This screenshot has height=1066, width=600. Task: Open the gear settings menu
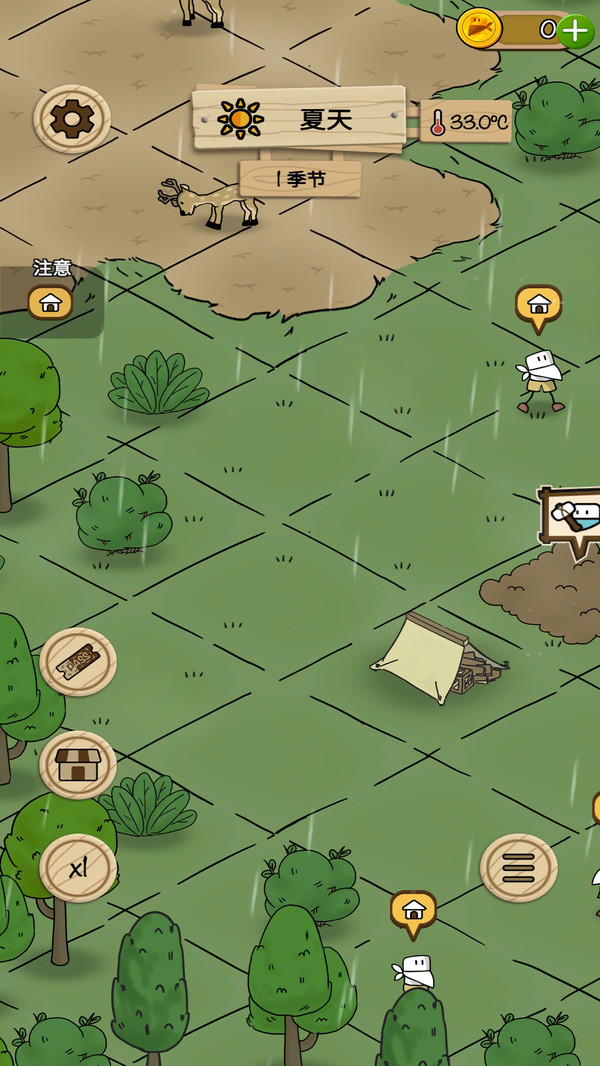72,119
